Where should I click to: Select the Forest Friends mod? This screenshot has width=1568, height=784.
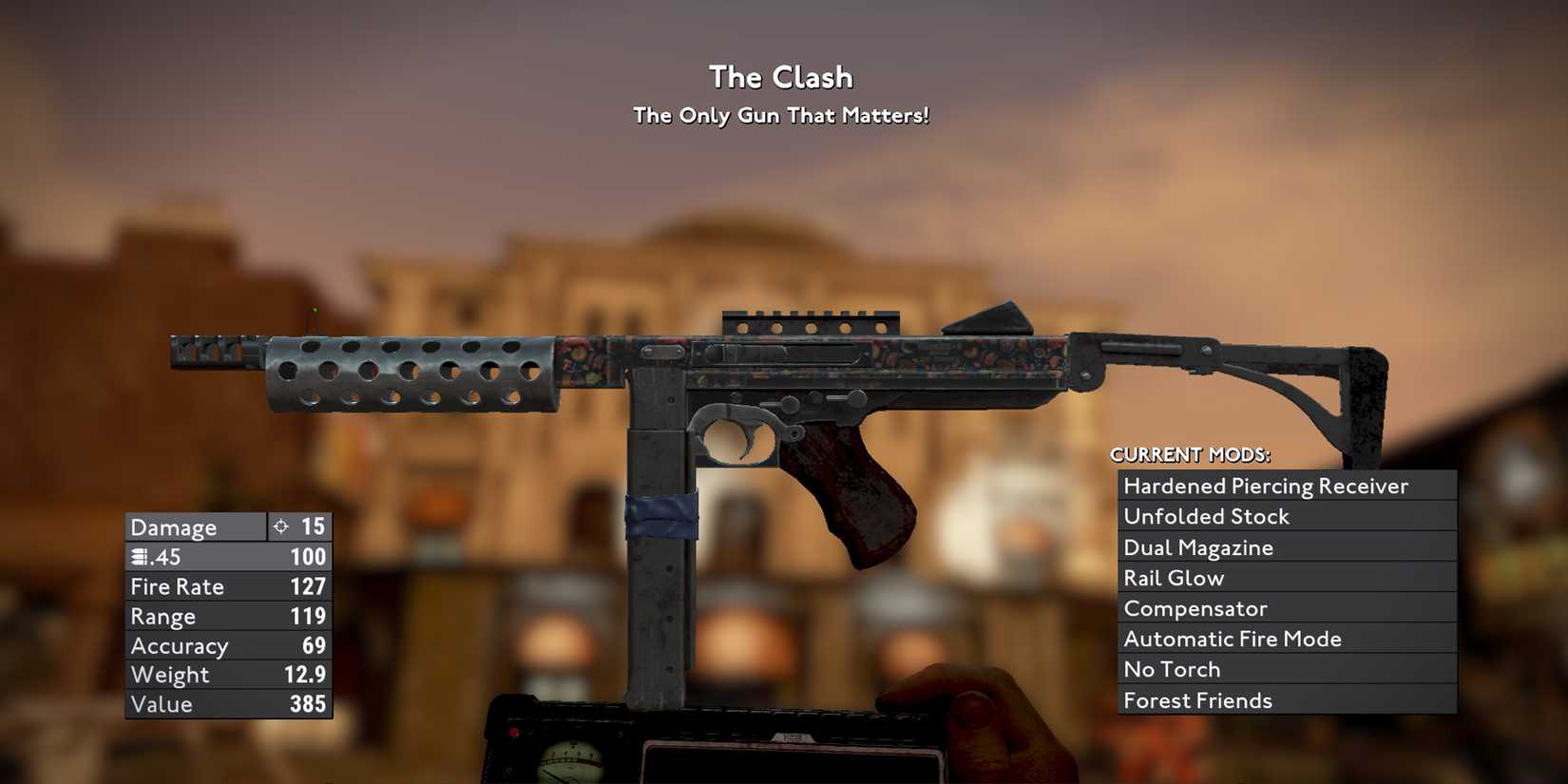tap(1198, 700)
